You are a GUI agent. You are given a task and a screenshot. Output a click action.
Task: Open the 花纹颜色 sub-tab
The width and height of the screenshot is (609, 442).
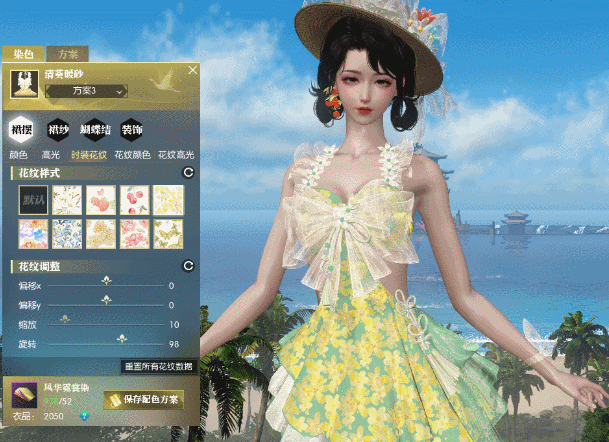tap(132, 155)
